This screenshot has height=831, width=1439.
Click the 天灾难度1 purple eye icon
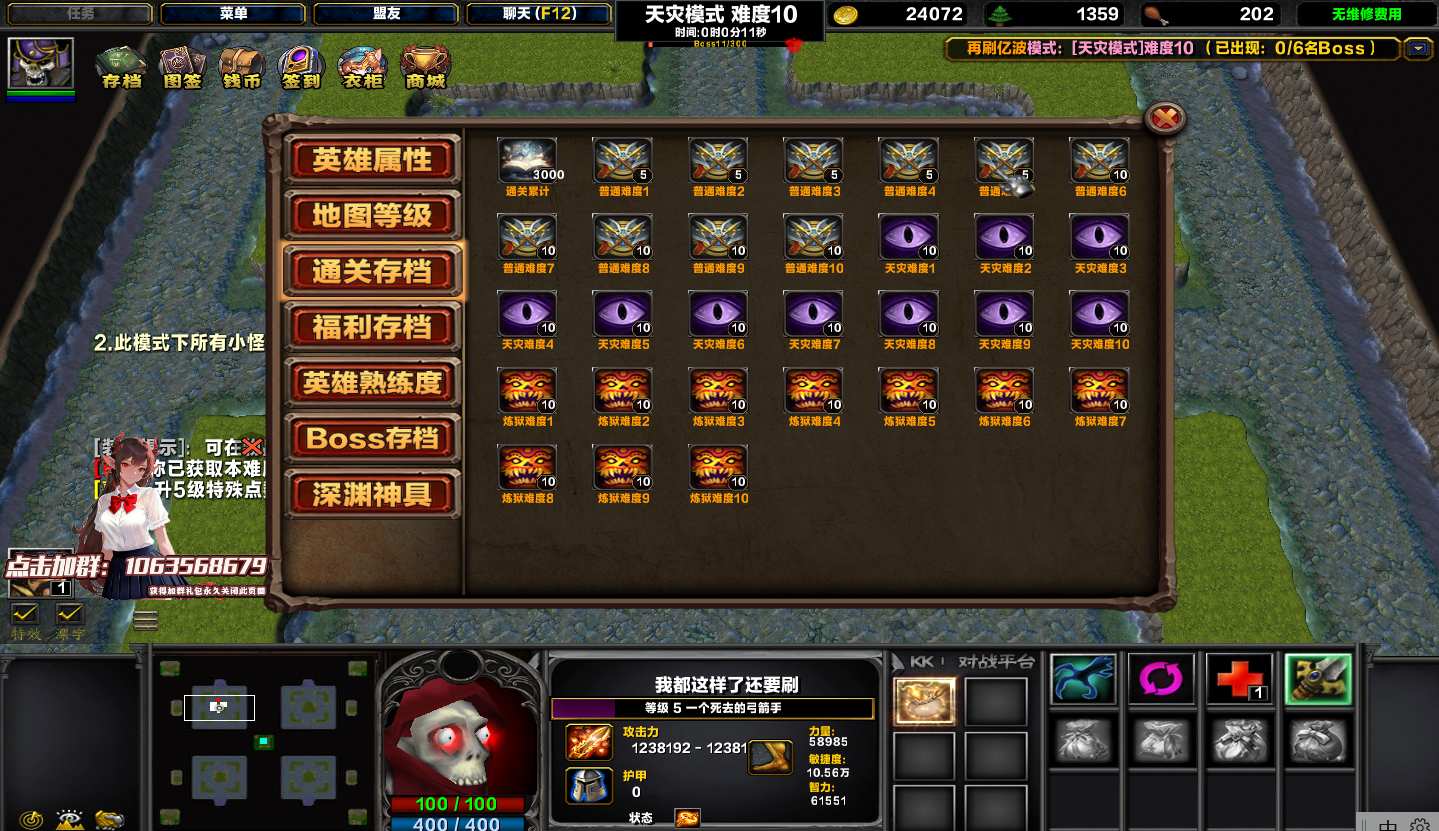[908, 238]
